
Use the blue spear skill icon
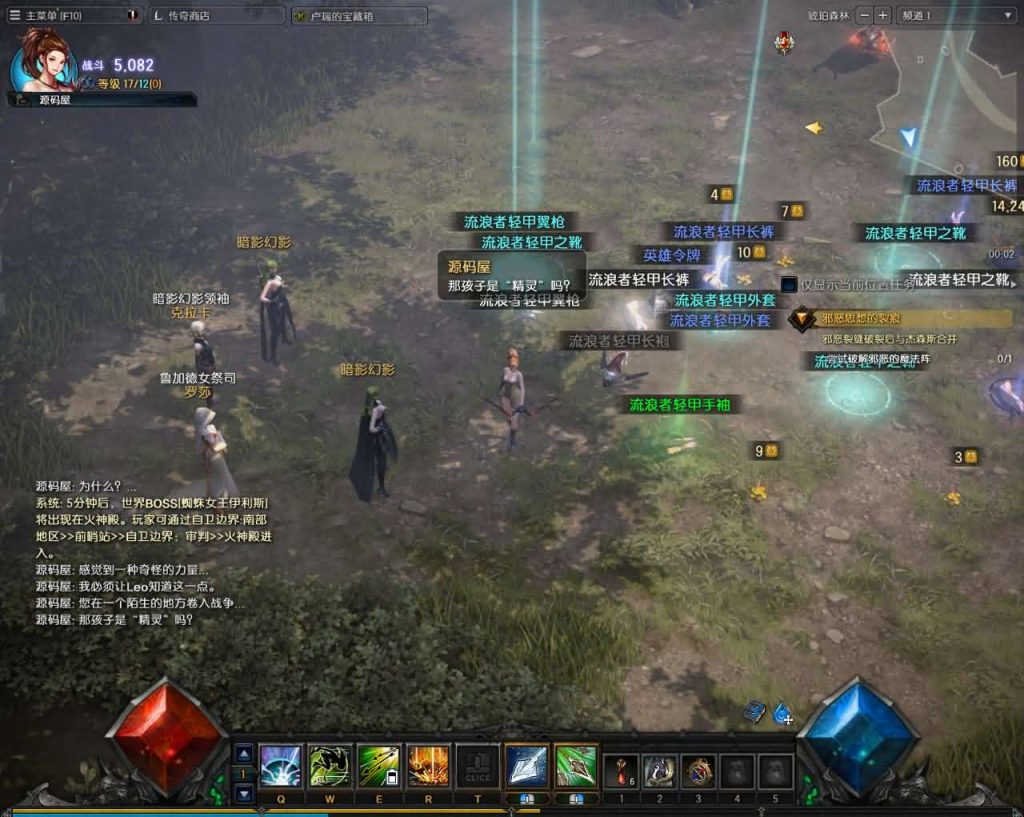pyautogui.click(x=527, y=766)
